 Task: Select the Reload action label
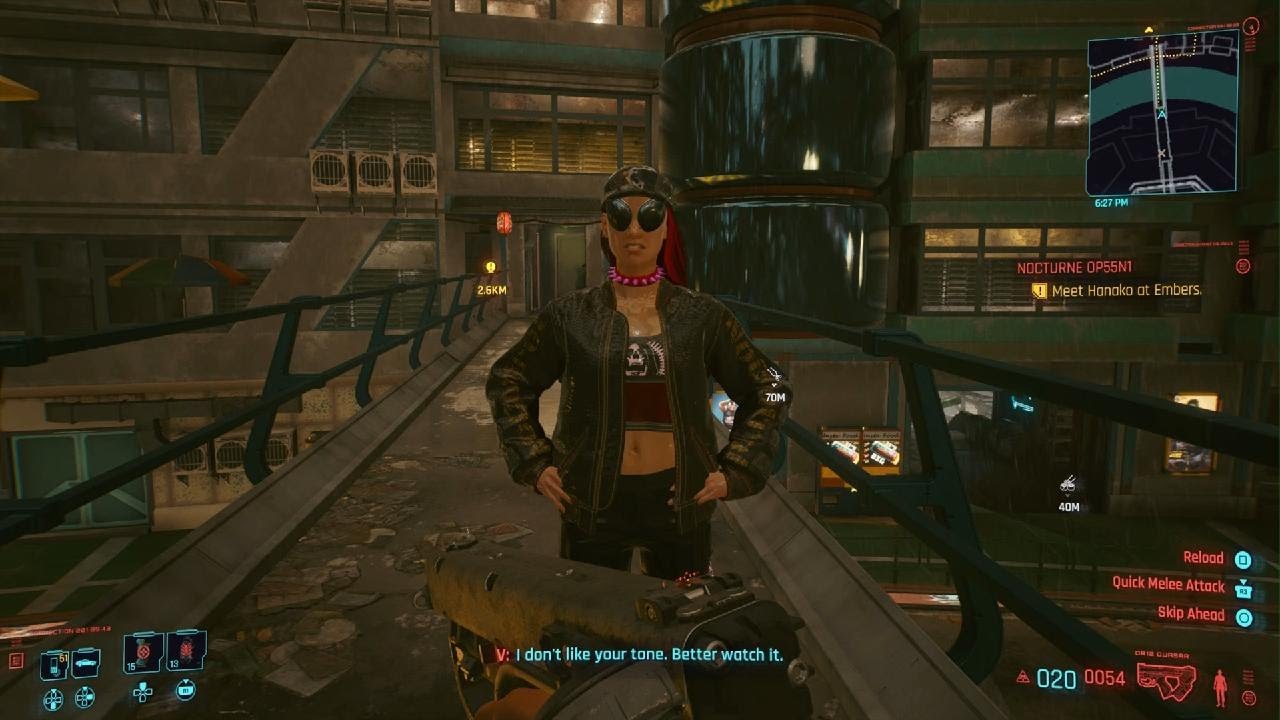point(1204,558)
